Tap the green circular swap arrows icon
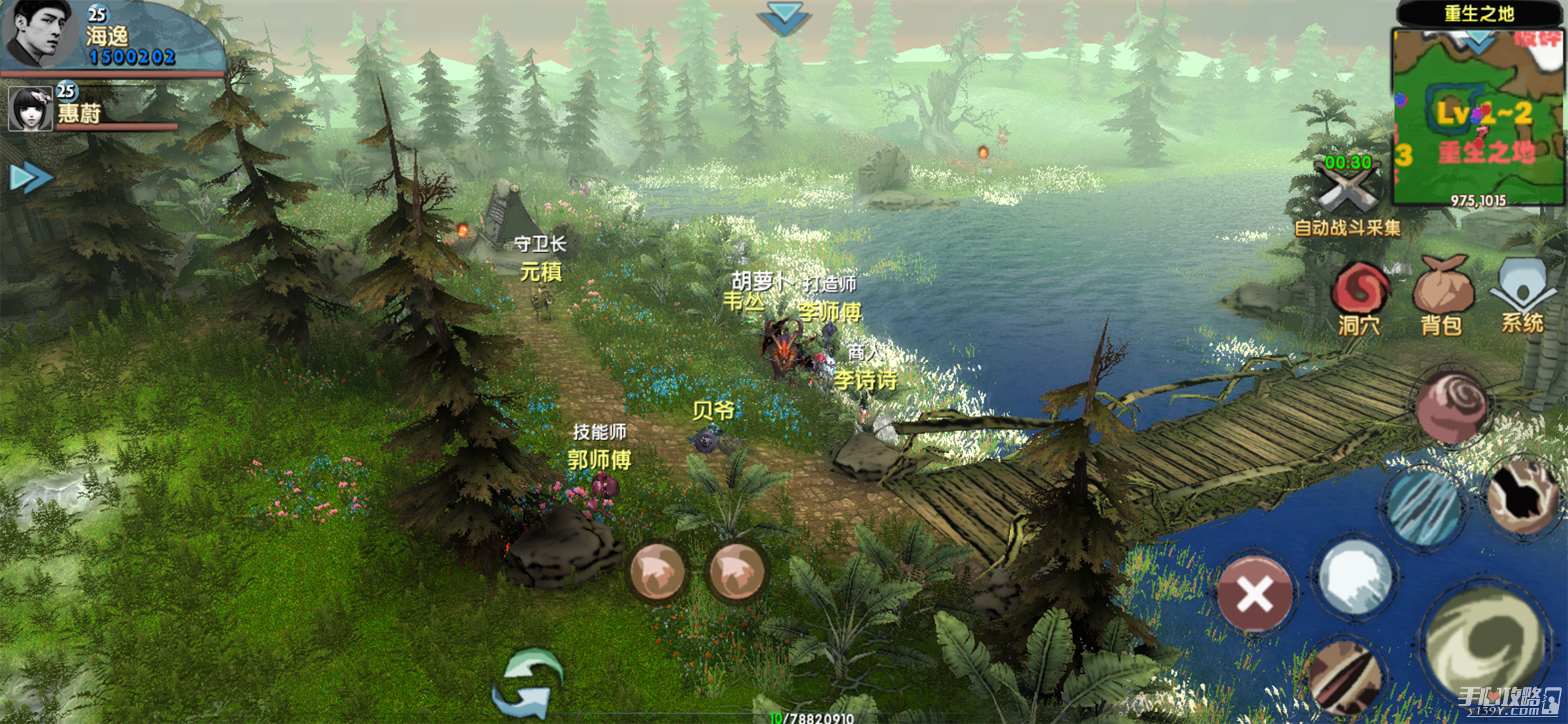This screenshot has width=1568, height=724. (528, 683)
